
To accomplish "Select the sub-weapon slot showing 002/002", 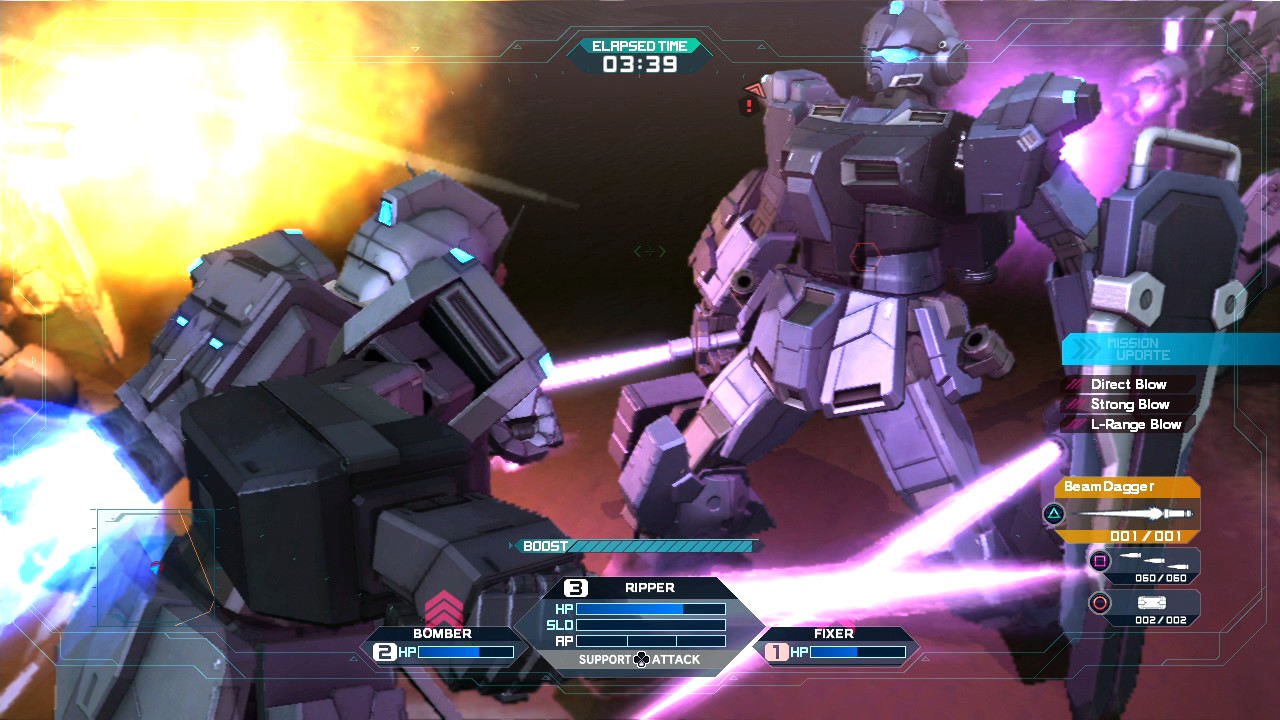I will click(x=1146, y=606).
